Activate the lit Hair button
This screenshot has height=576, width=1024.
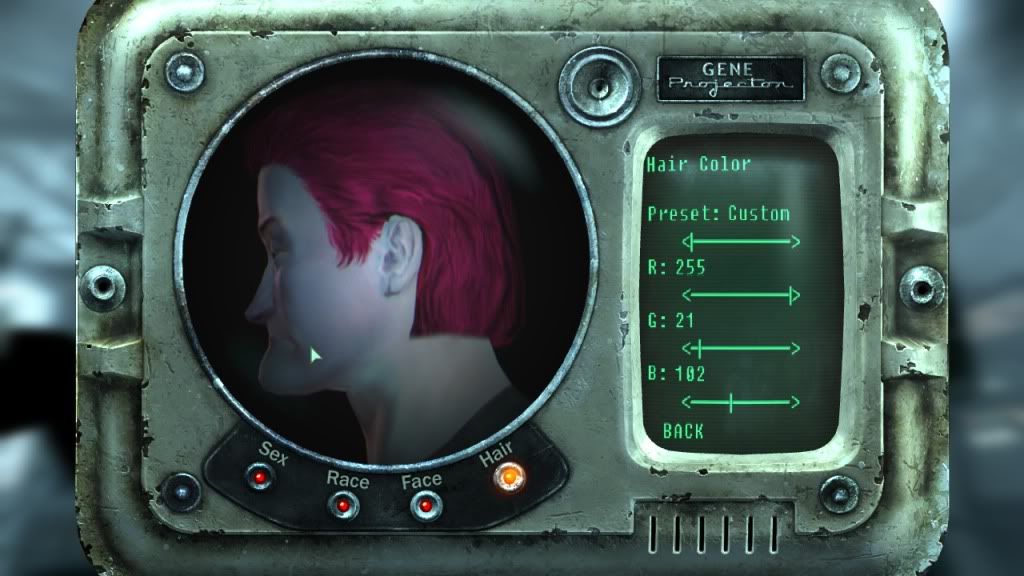tap(507, 478)
